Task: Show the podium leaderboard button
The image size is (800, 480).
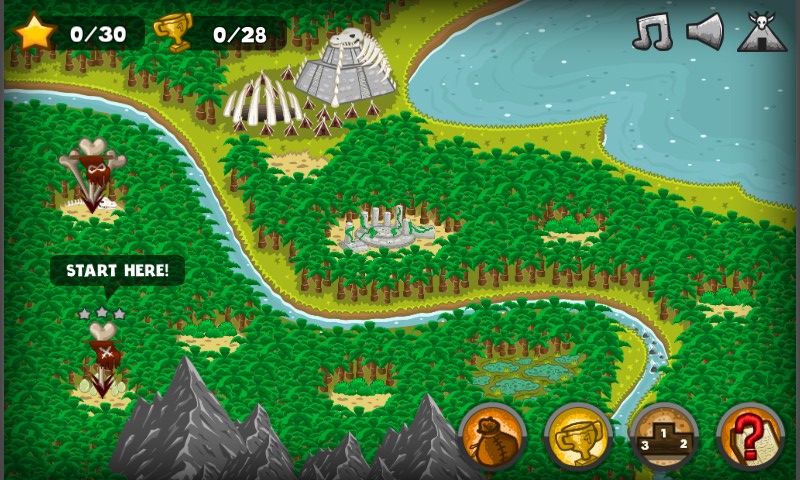Action: (665, 436)
